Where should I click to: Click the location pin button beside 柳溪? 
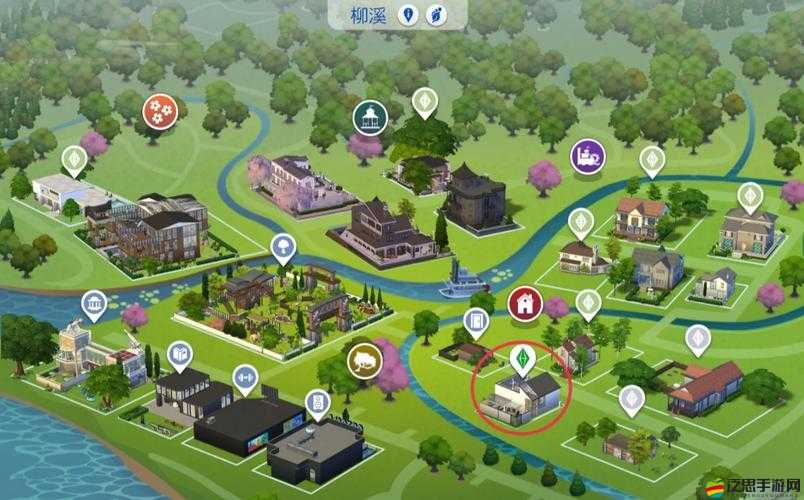pyautogui.click(x=407, y=15)
